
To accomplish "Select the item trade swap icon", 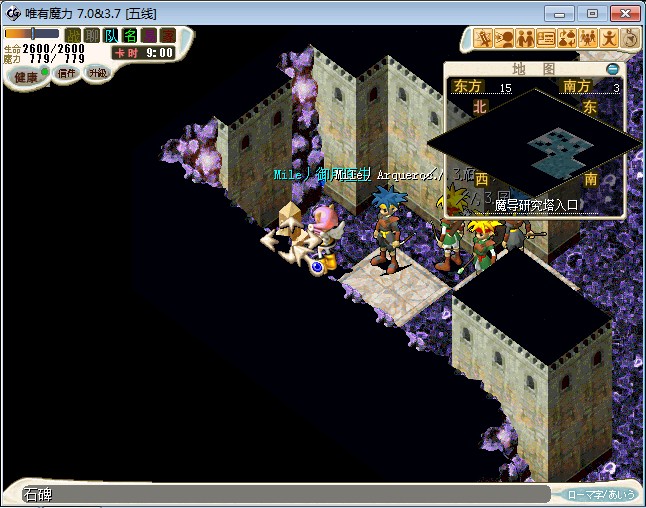I will (567, 39).
